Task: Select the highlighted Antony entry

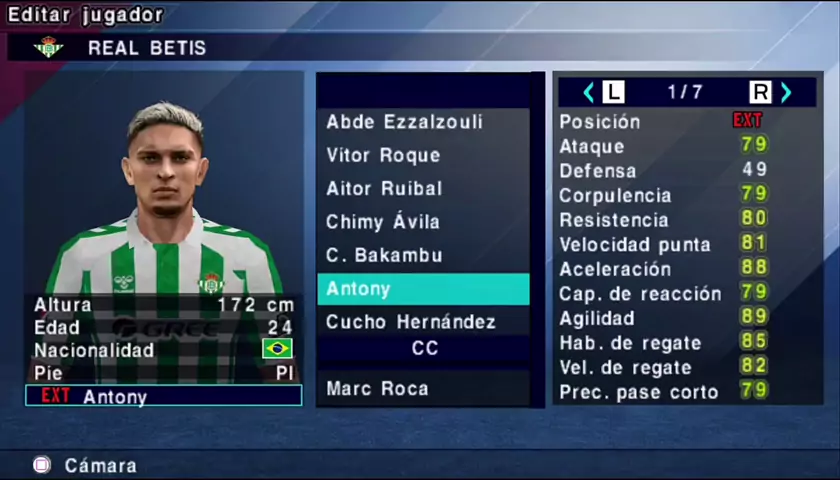Action: [423, 289]
